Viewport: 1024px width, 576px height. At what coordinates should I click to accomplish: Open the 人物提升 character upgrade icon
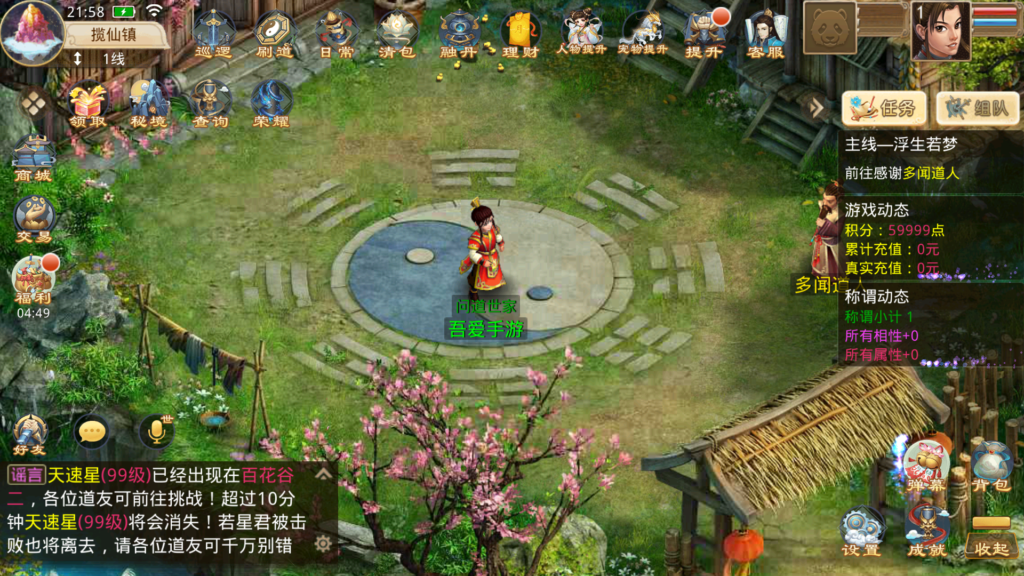tap(581, 33)
